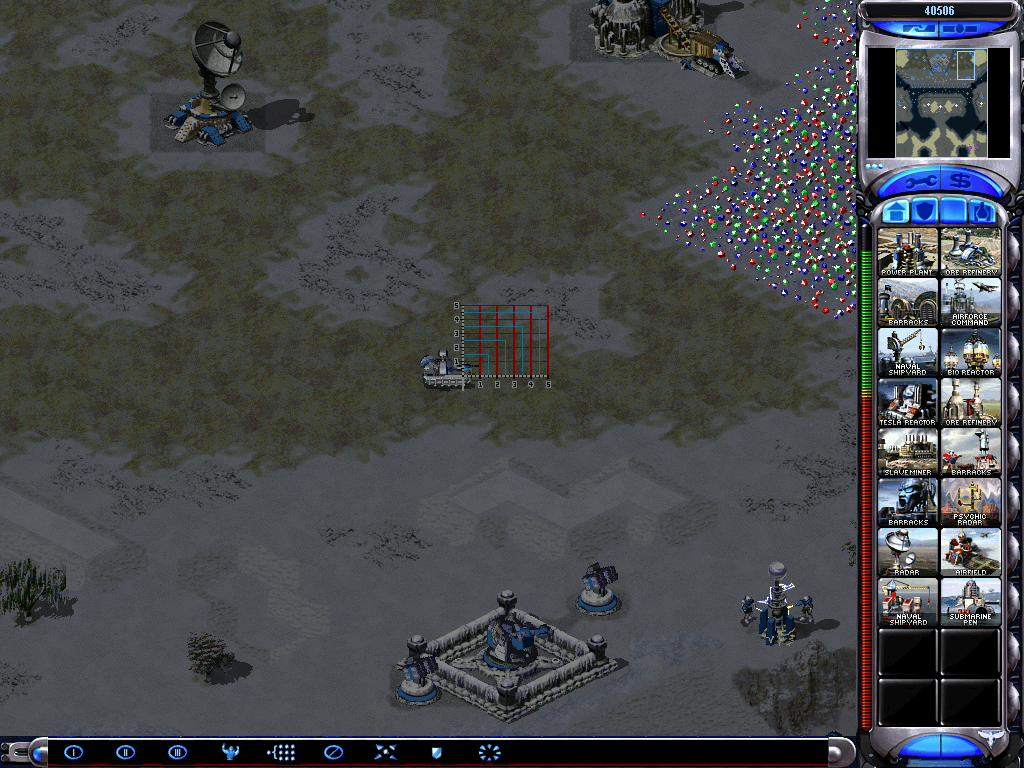Screen dimensions: 1024x768
Task: Select team II on the command bar
Action: 125,752
